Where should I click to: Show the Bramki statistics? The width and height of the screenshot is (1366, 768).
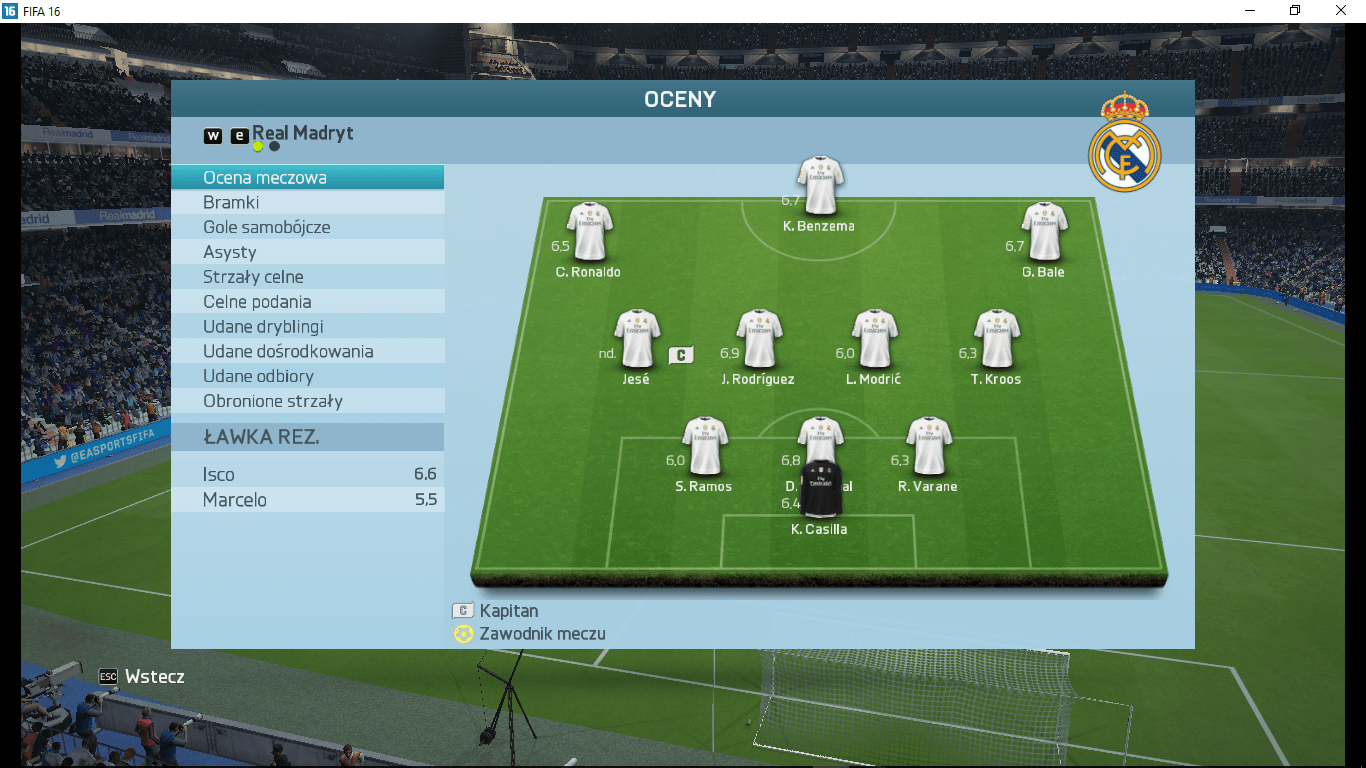click(x=307, y=203)
